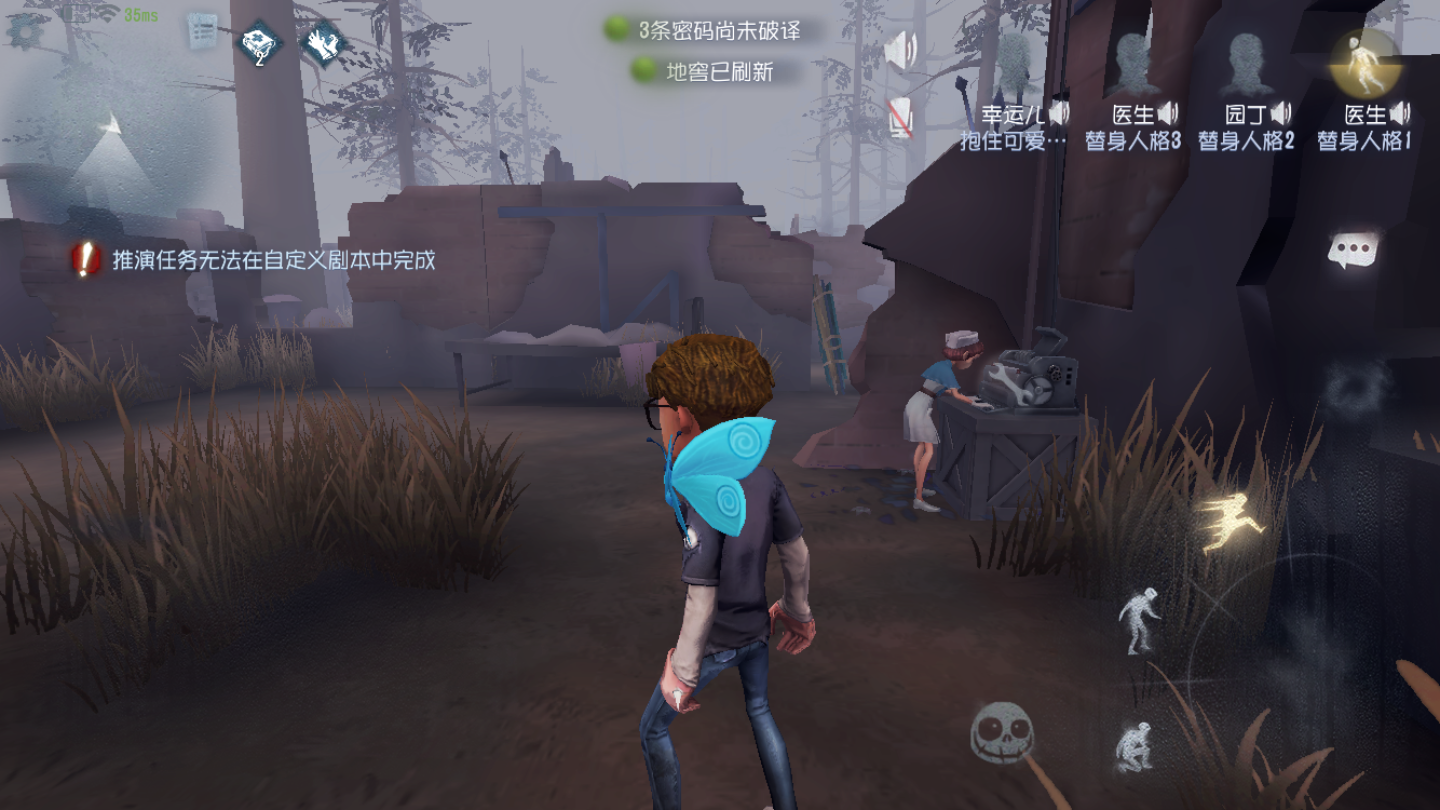Toggle the muted microphone icon
Image resolution: width=1440 pixels, height=810 pixels.
901,118
